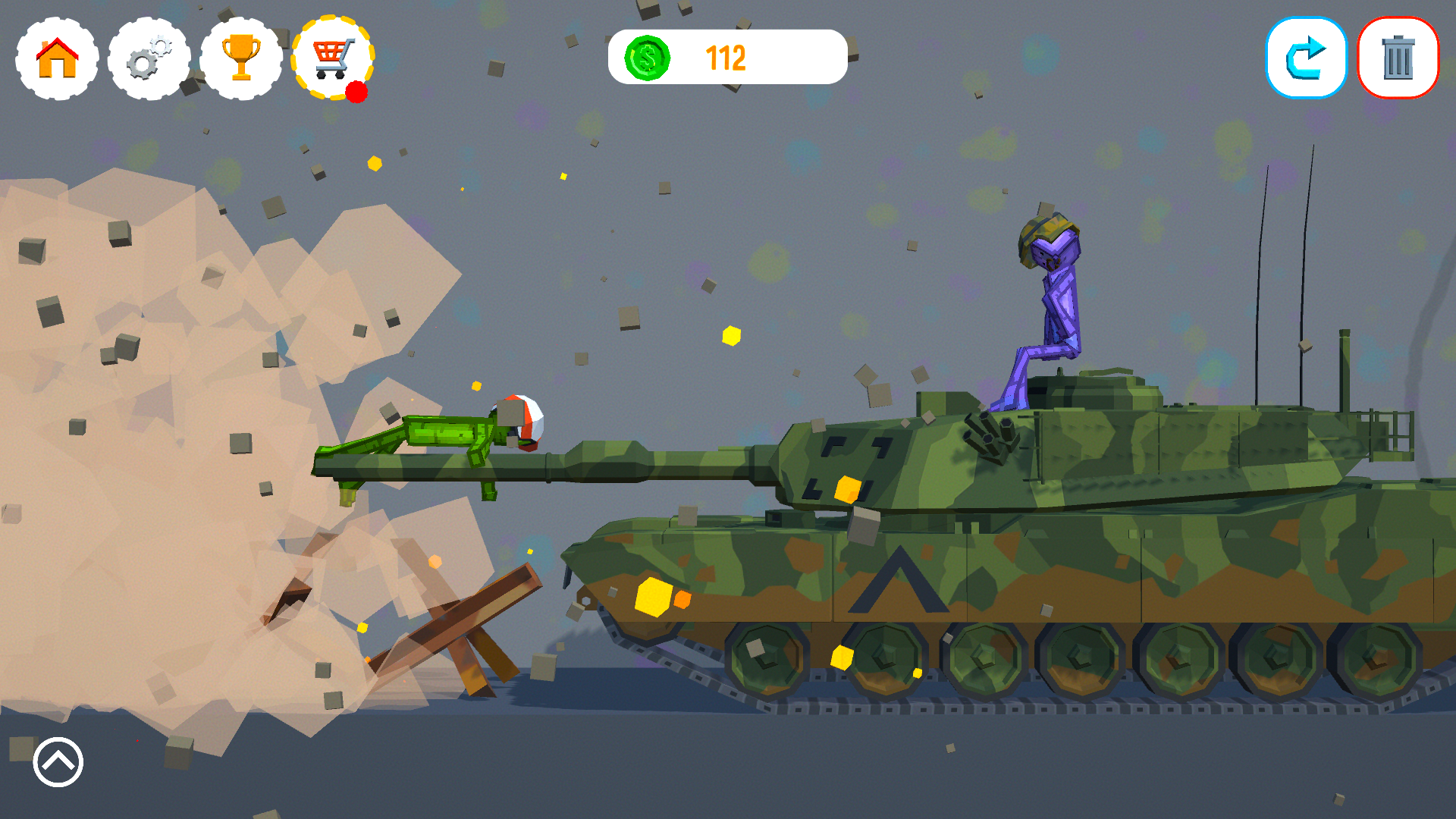The height and width of the screenshot is (819, 1456).
Task: Select the trash bin delete tool
Action: pyautogui.click(x=1398, y=58)
